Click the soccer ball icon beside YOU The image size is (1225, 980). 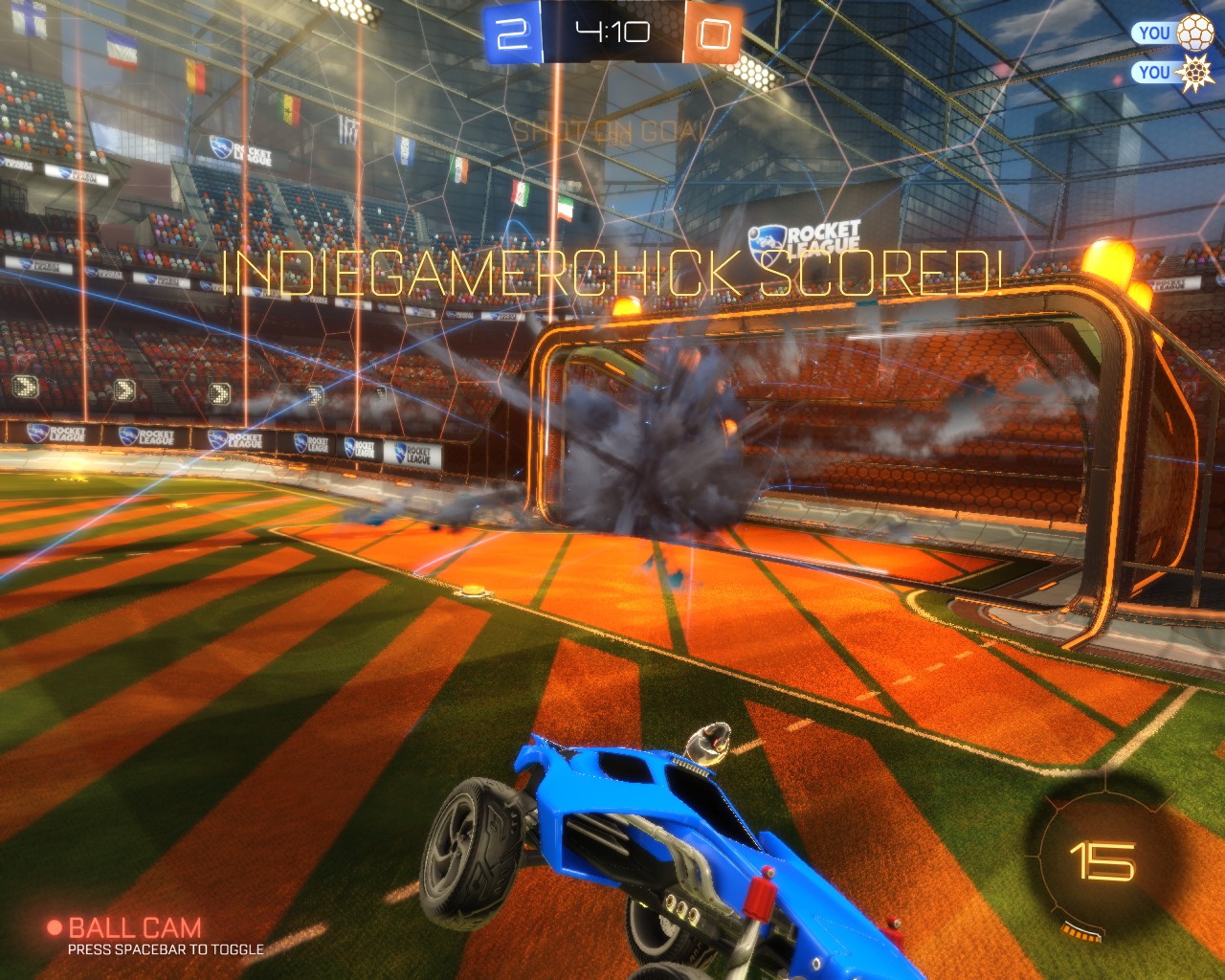1194,33
